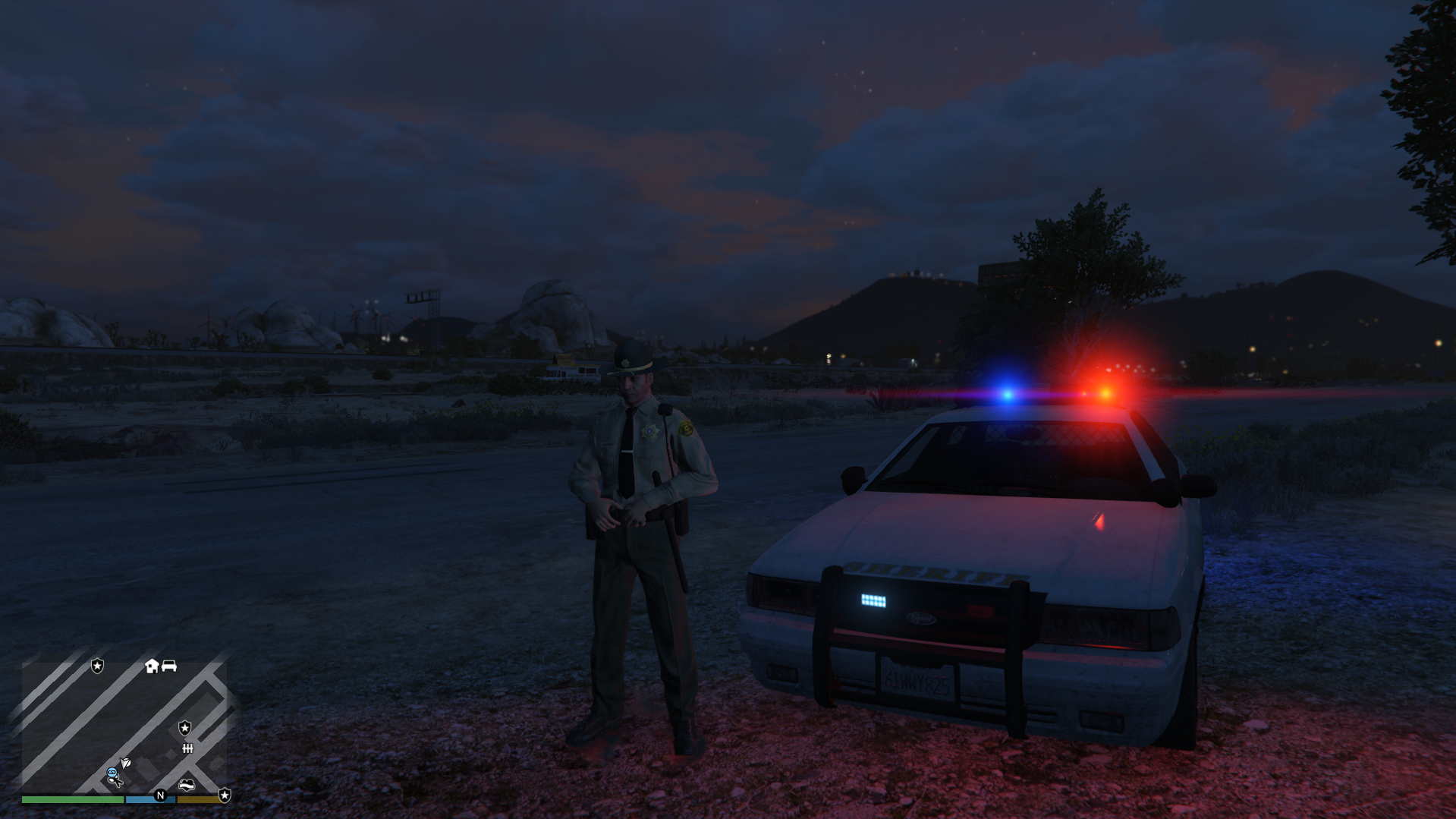The height and width of the screenshot is (819, 1456).
Task: Click the house safehouse blip on minimap
Action: [152, 666]
